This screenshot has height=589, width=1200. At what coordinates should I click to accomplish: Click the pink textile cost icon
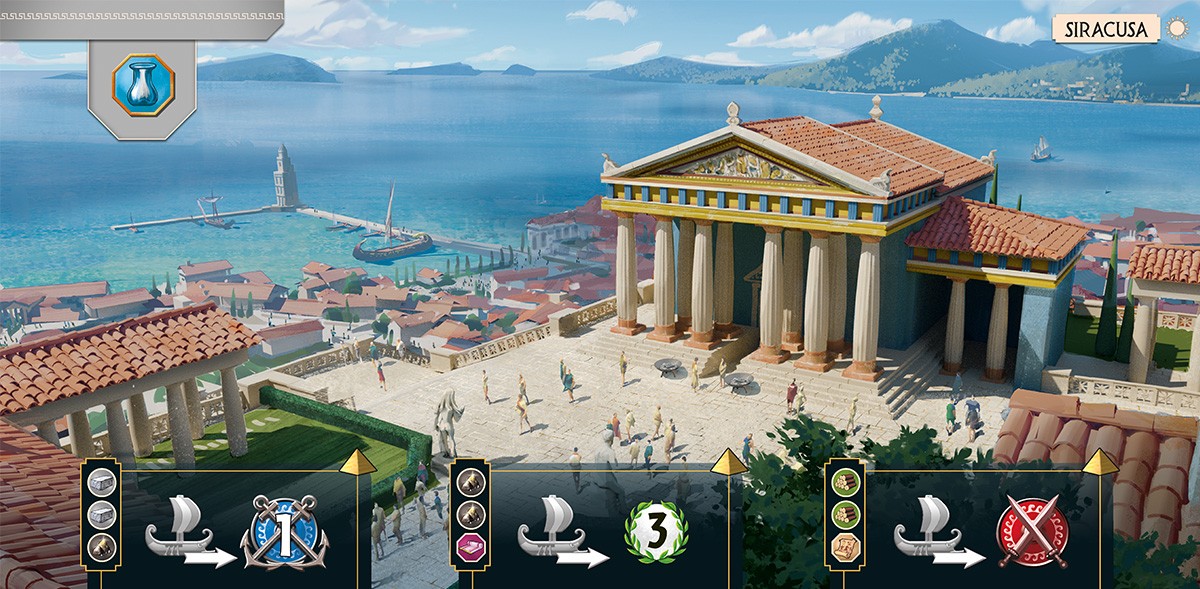click(x=470, y=546)
